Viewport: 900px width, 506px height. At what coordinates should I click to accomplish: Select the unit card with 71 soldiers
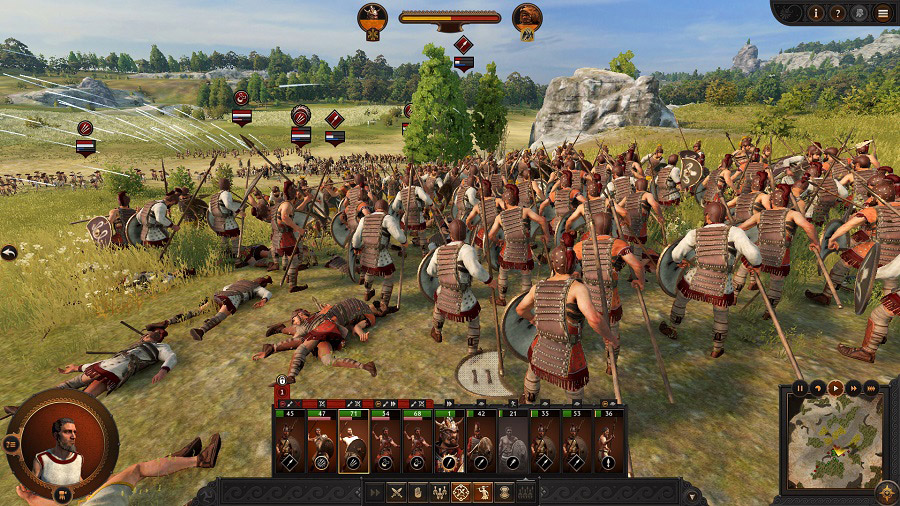(x=353, y=441)
